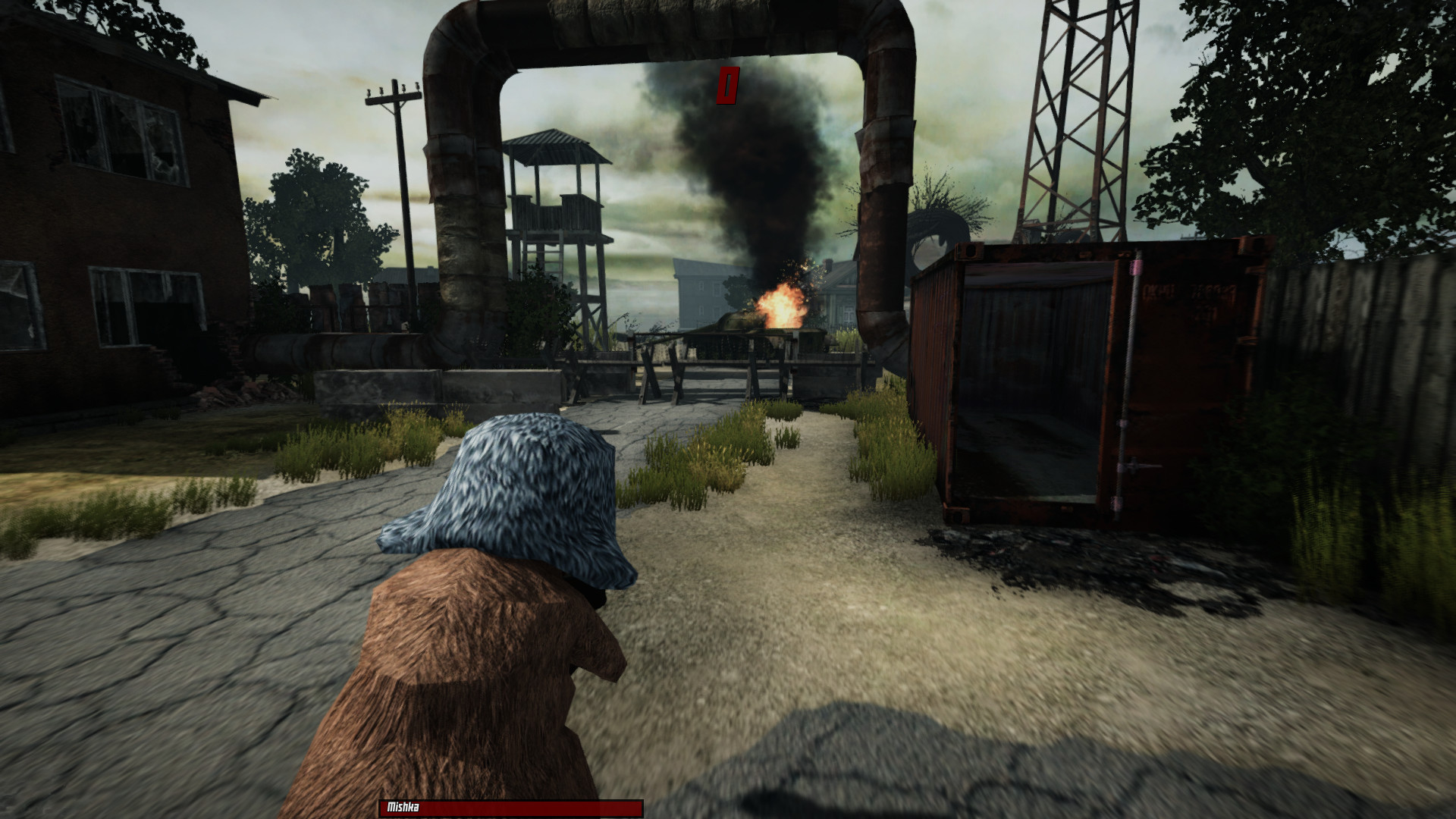1456x819 pixels.
Task: Select the Mishka nameplate label
Action: coord(401,808)
